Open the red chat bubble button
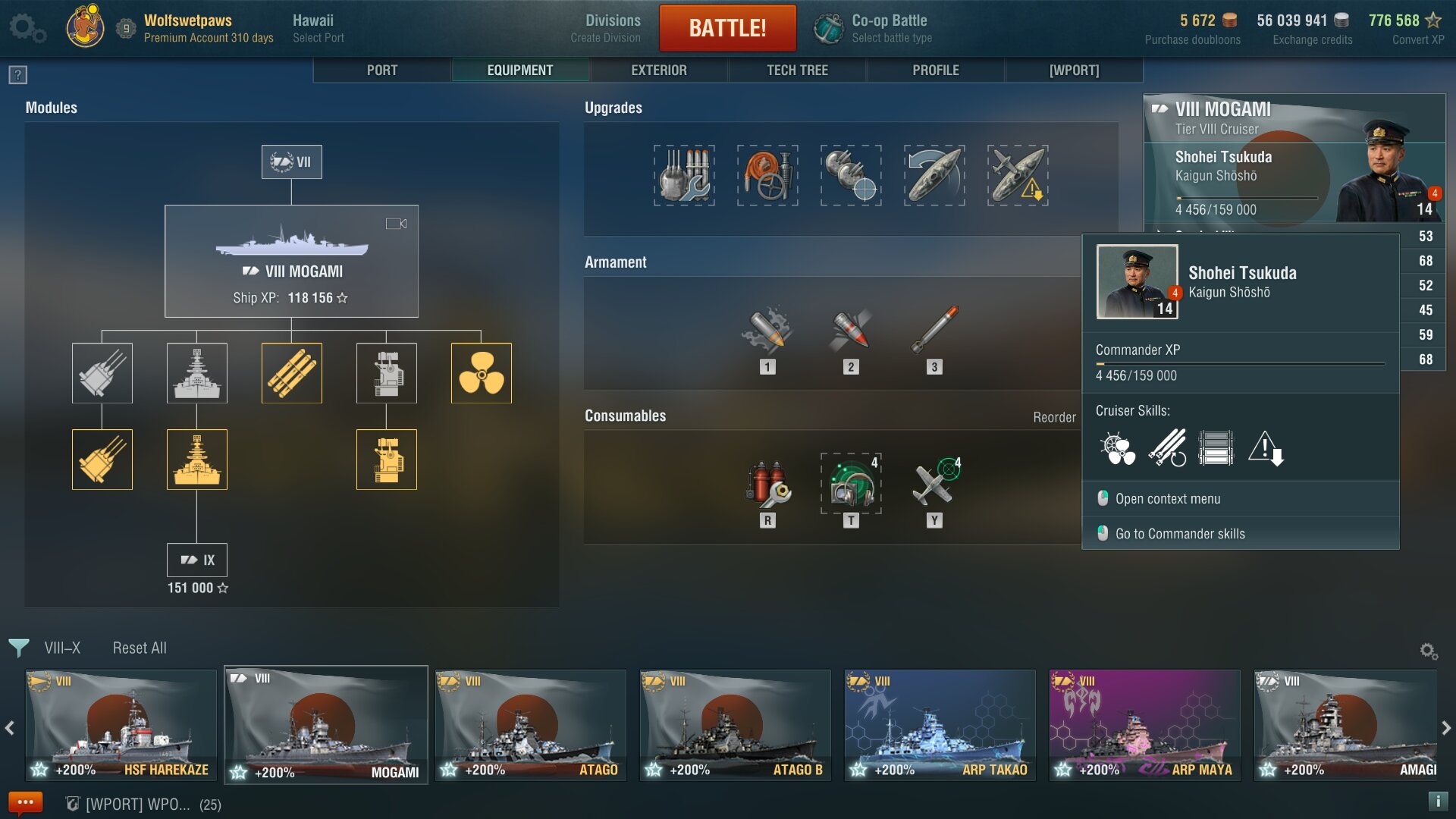Screen dimensions: 1456x819 coord(25,802)
